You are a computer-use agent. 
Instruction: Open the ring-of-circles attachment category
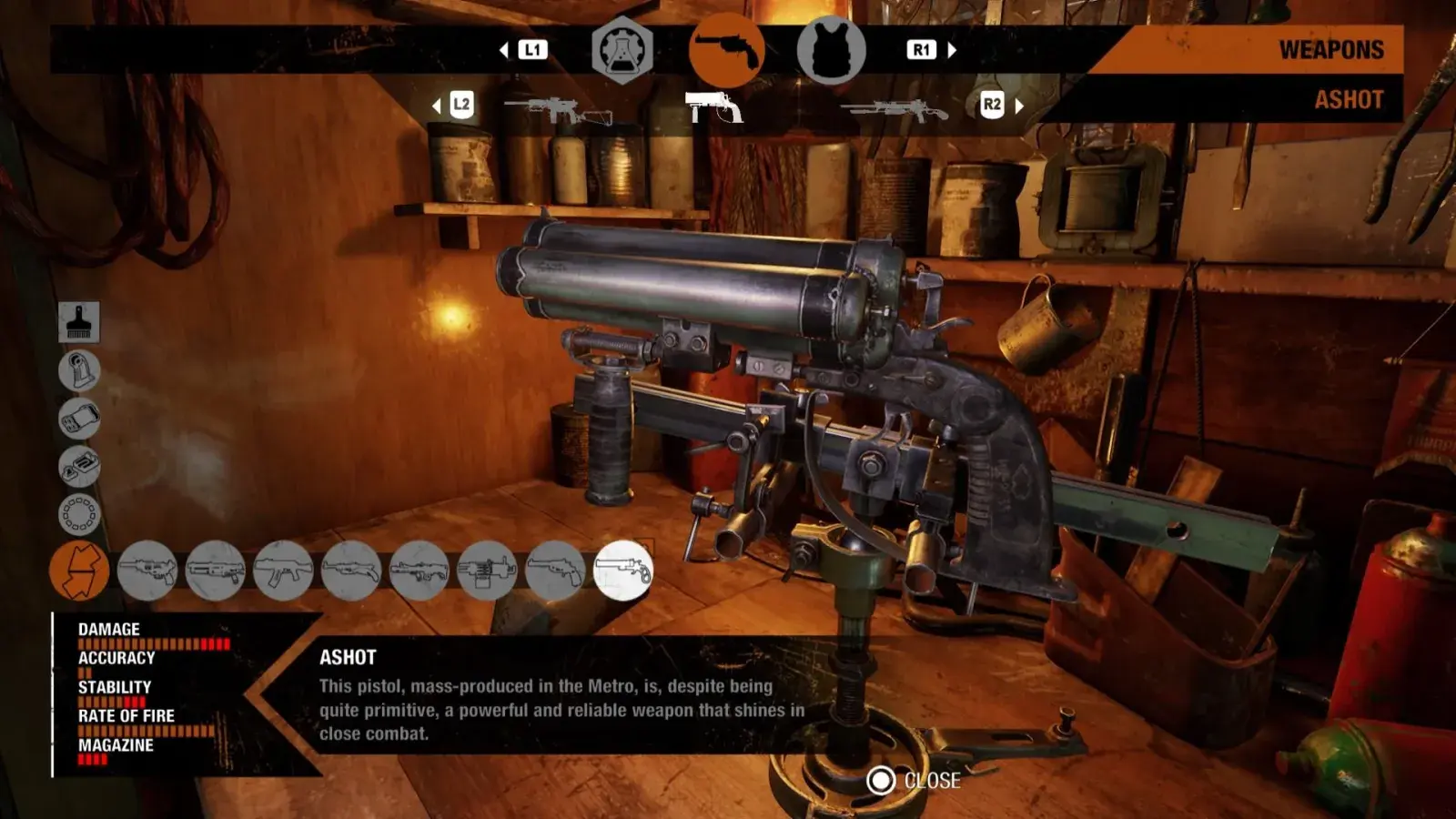click(x=79, y=514)
